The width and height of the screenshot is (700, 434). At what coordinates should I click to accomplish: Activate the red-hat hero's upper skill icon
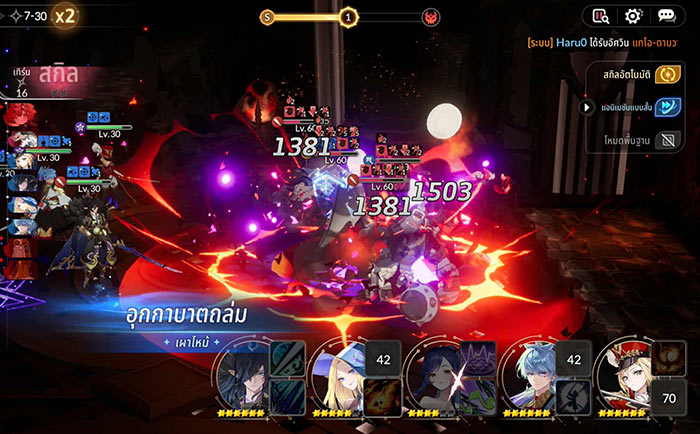670,358
